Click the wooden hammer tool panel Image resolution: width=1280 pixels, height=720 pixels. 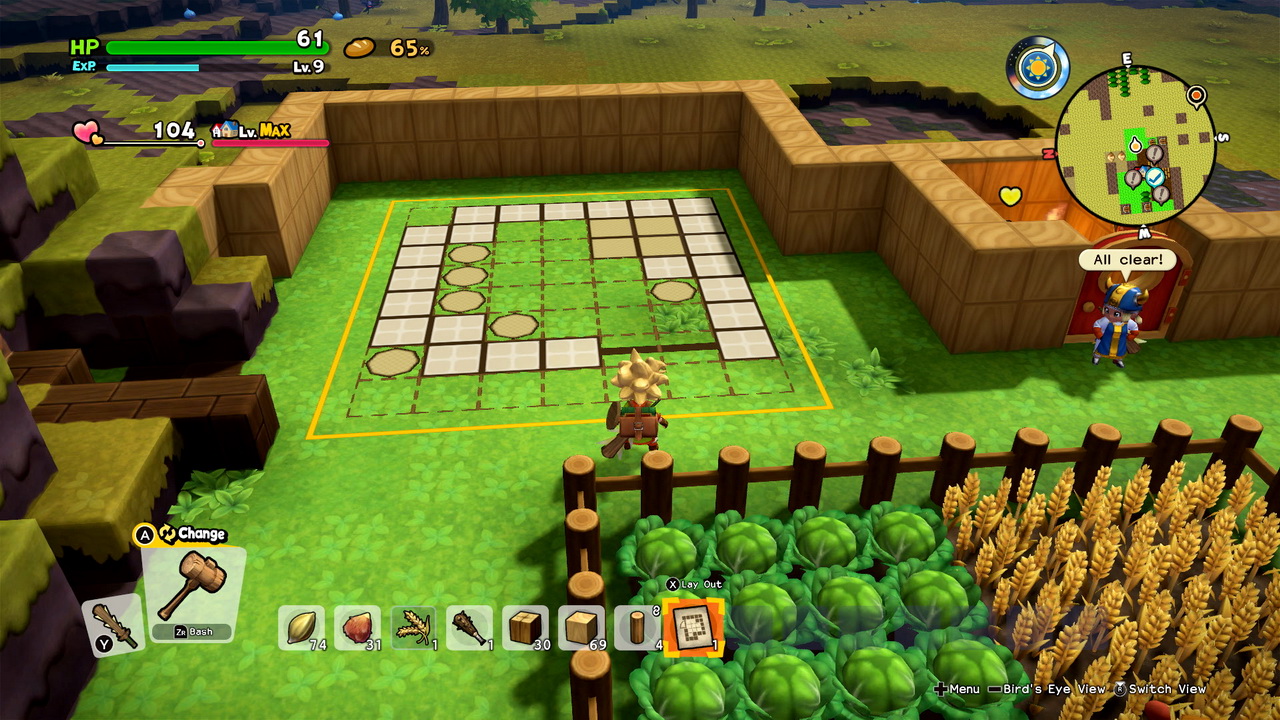[192, 592]
